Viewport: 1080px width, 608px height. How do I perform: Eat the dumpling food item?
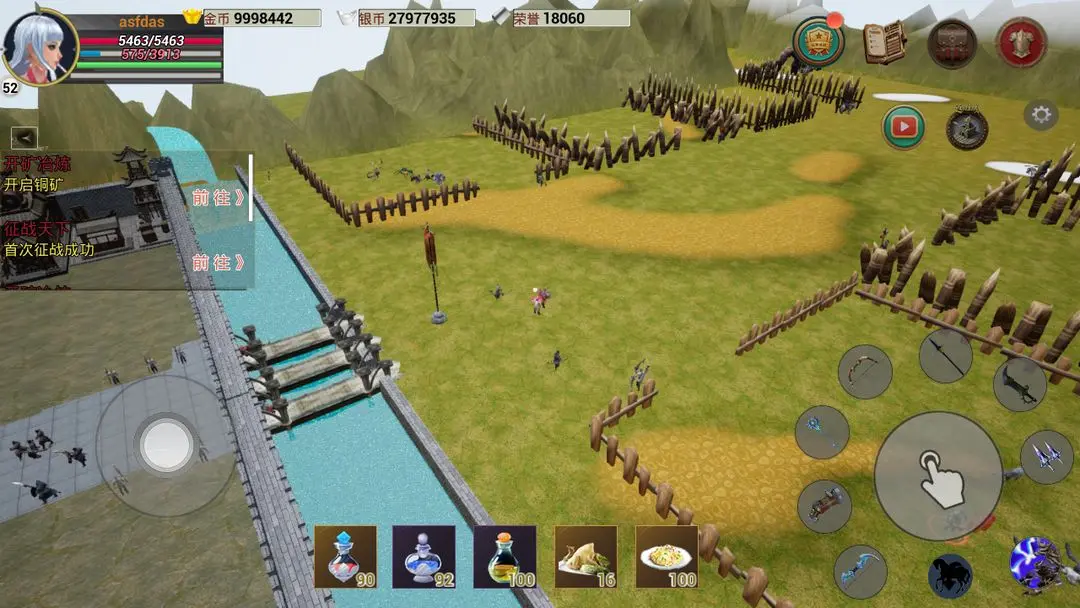[x=586, y=556]
